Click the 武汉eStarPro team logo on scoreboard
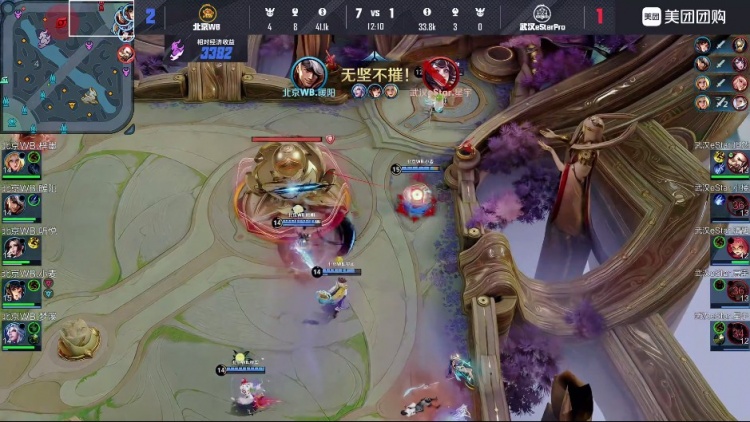750x422 pixels. coord(542,13)
